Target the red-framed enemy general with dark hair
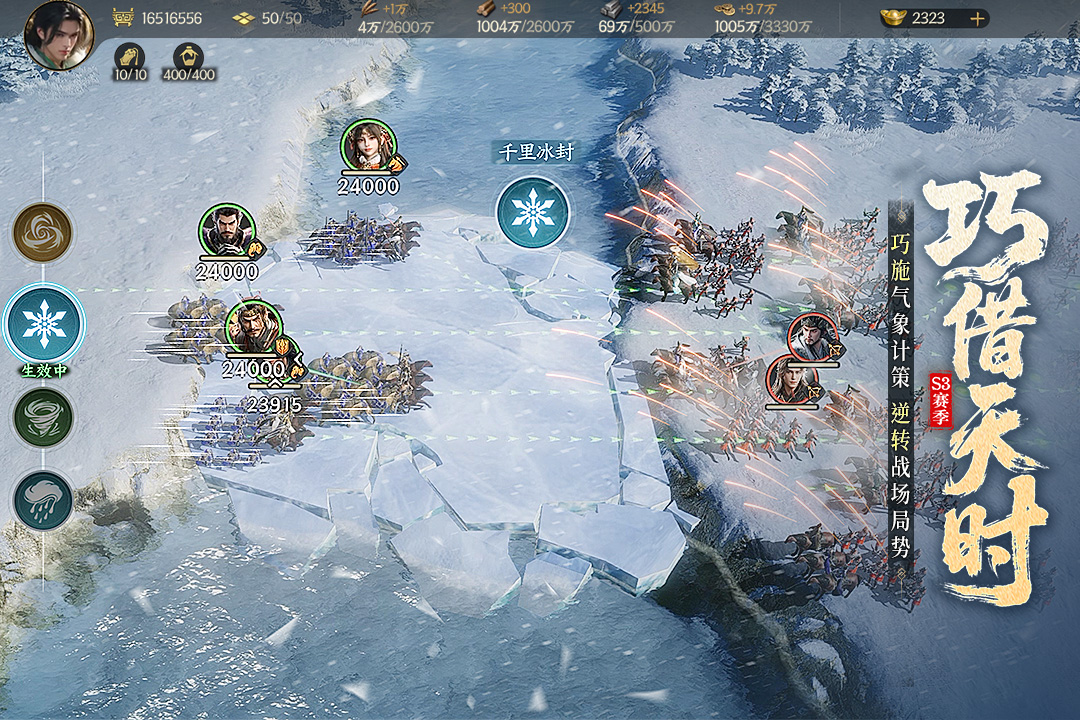This screenshot has width=1080, height=720. tap(812, 336)
